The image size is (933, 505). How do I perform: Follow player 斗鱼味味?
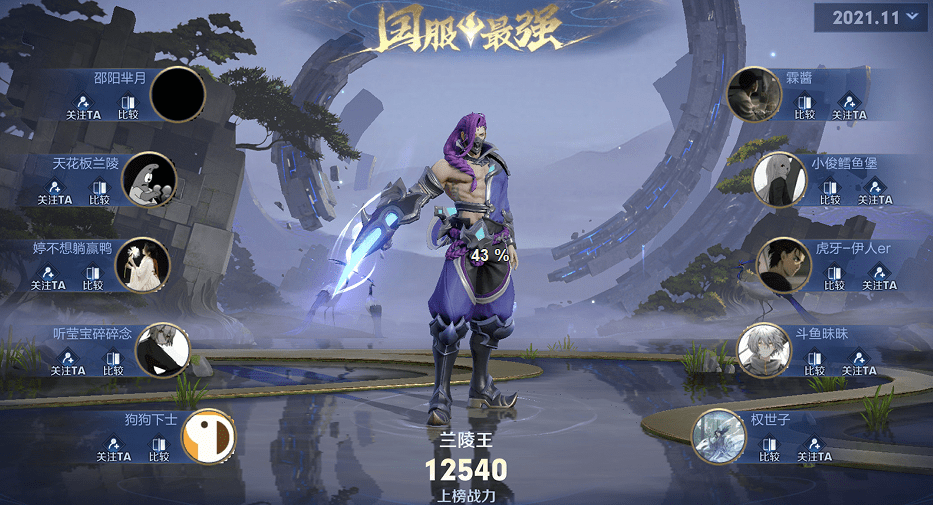858,363
